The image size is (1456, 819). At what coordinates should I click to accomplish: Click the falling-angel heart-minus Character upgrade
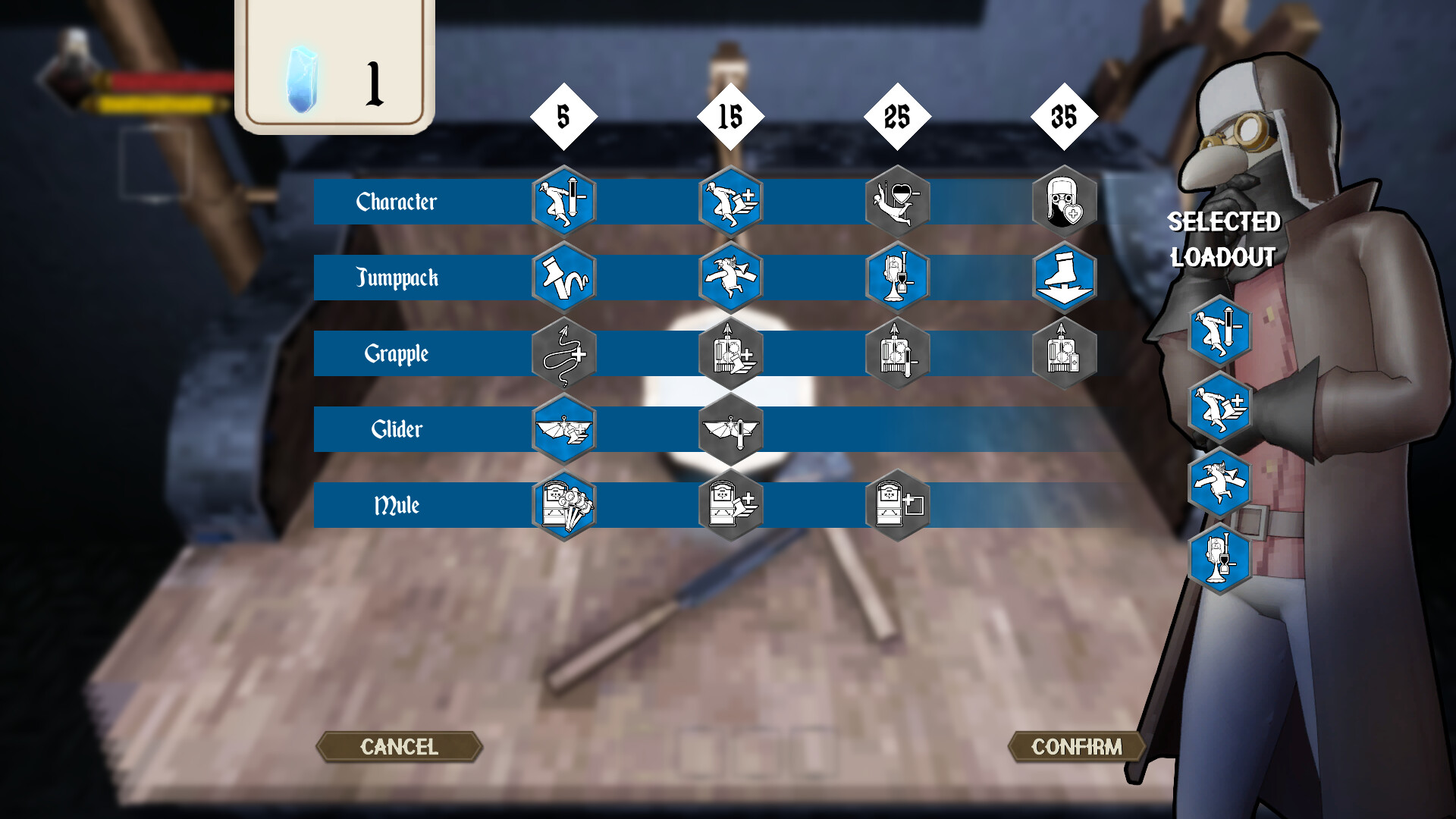click(x=897, y=201)
